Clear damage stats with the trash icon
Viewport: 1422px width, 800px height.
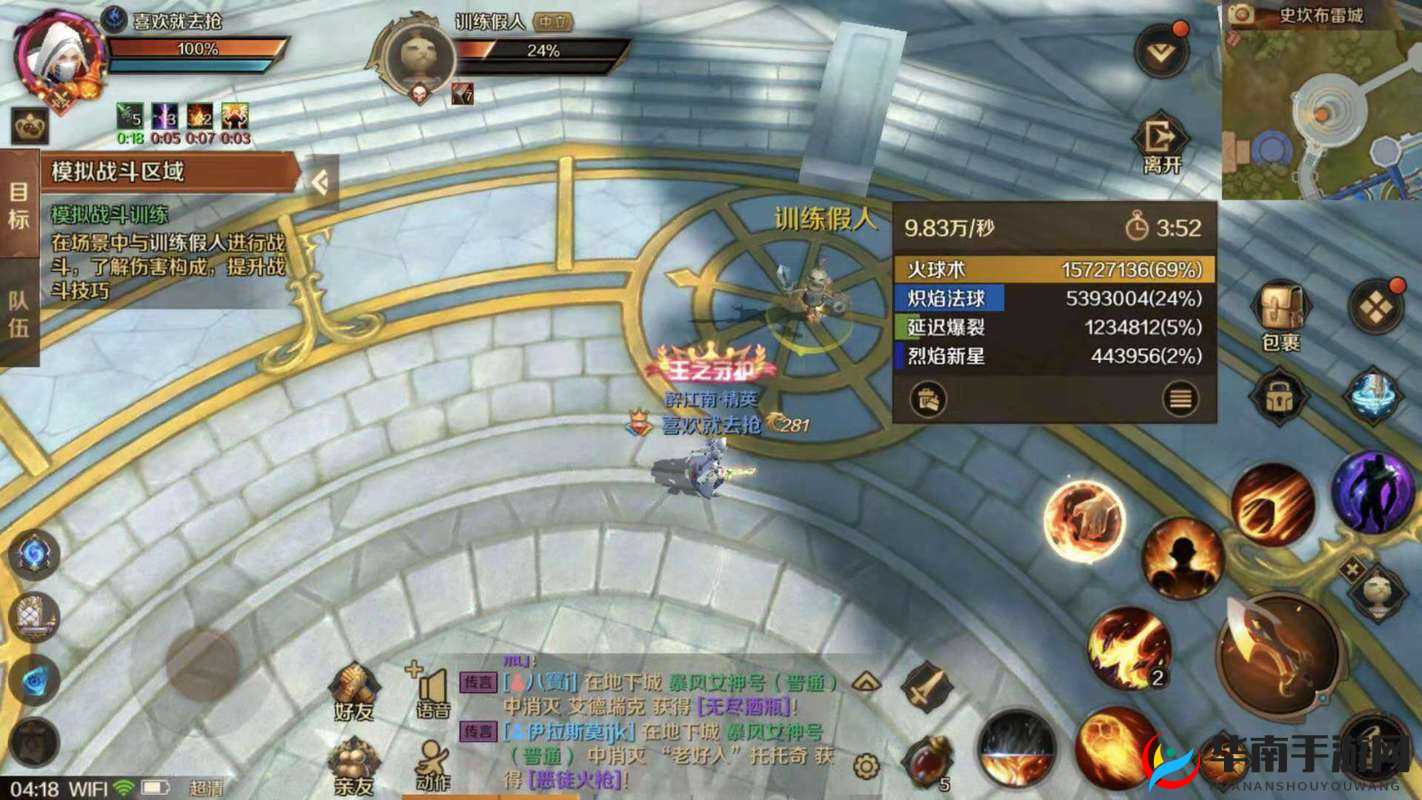pyautogui.click(x=927, y=400)
